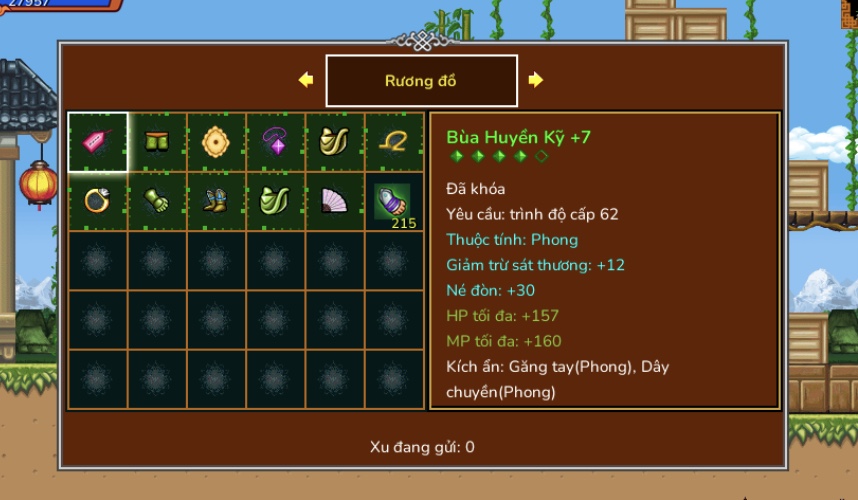Go to the next page with the right arrow
Viewport: 858px width, 500px height.
click(536, 80)
